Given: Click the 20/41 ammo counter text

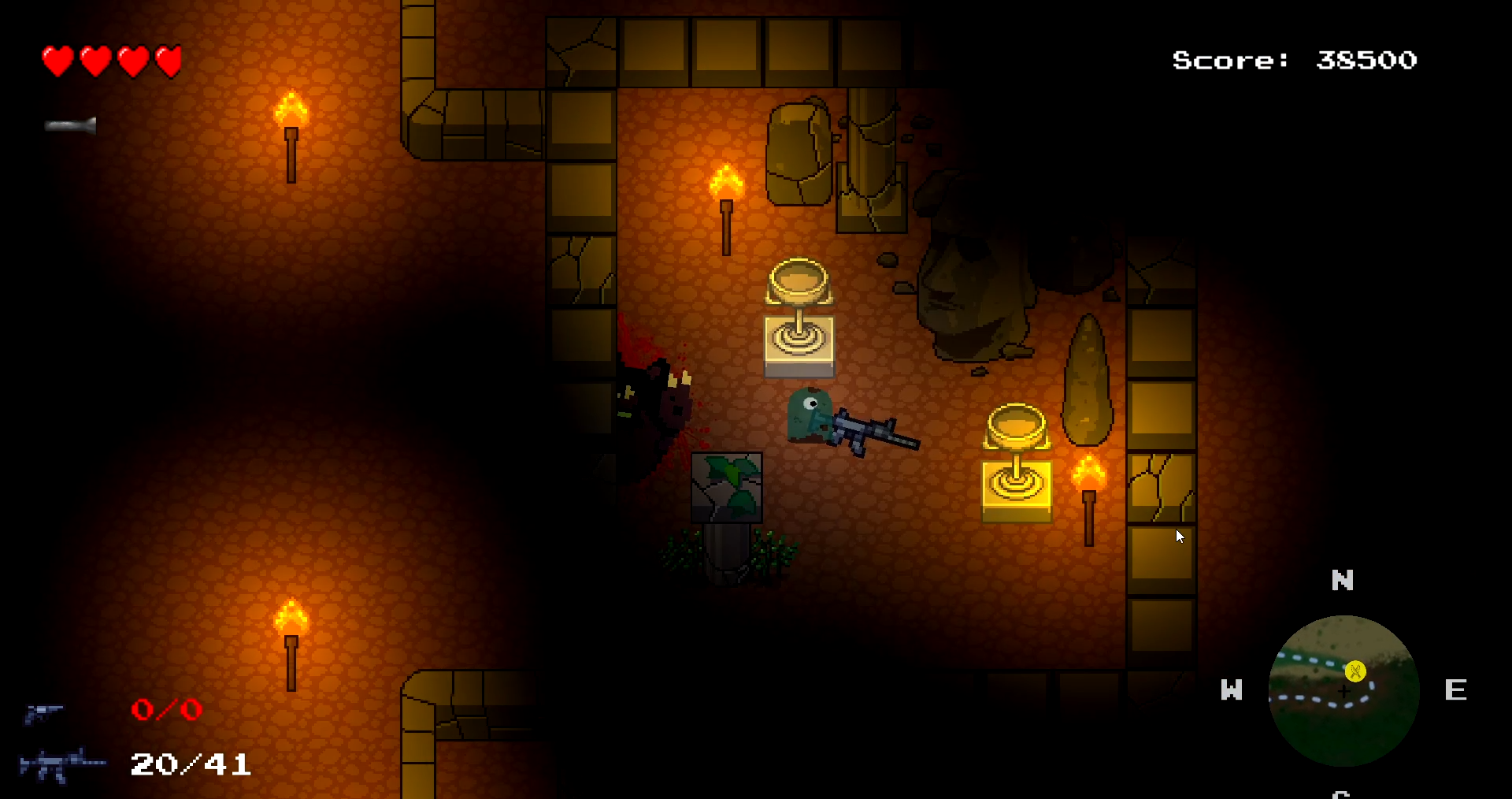Looking at the screenshot, I should [x=189, y=764].
